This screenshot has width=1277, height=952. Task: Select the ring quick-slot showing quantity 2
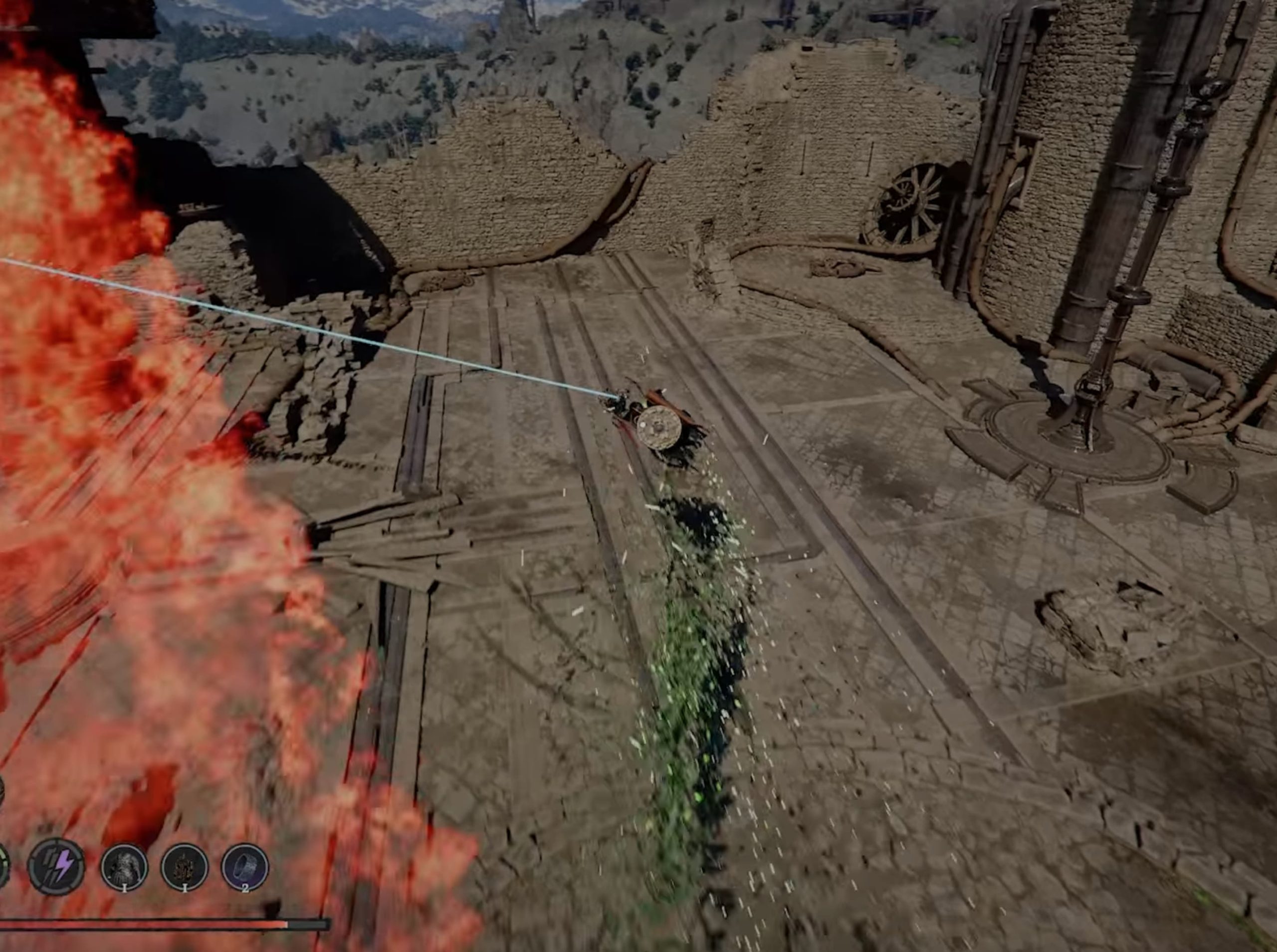click(x=245, y=868)
